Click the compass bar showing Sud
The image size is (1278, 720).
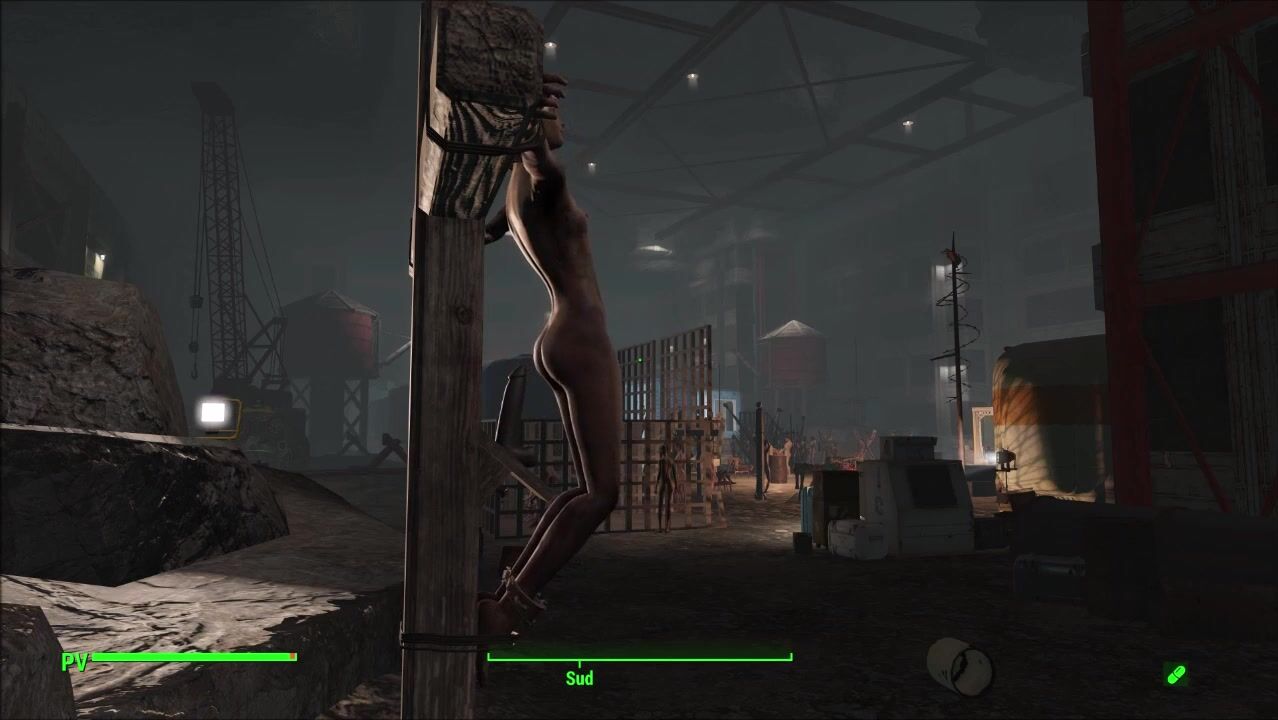click(x=639, y=659)
